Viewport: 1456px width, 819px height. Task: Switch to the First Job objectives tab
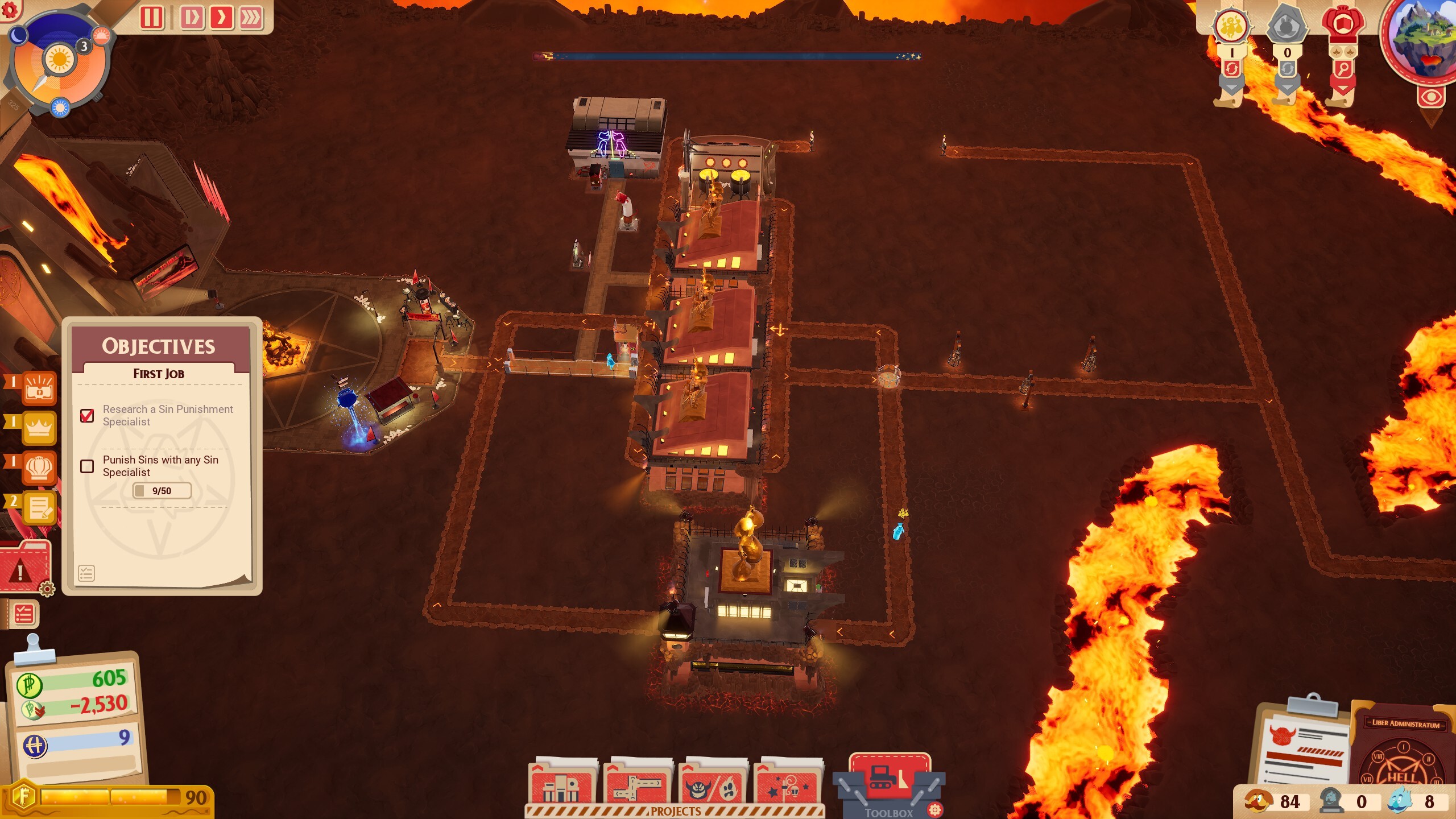(x=159, y=374)
